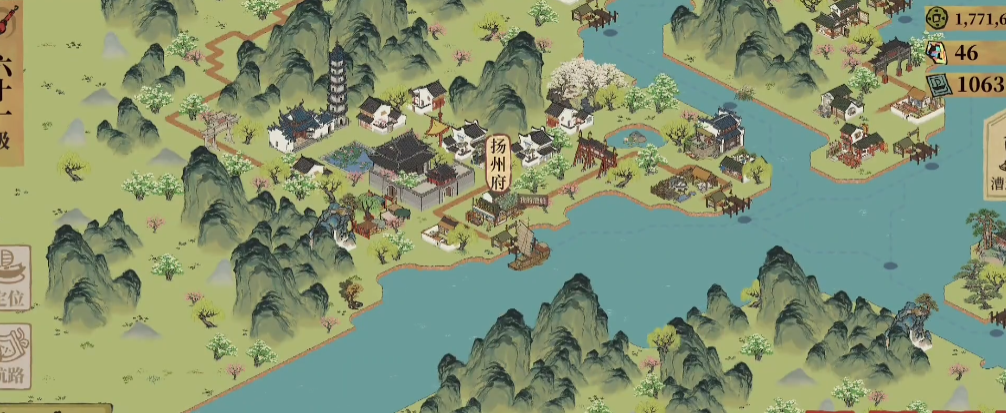The image size is (1006, 413).
Task: Open the 定位 ship locate button
Action: point(13,276)
